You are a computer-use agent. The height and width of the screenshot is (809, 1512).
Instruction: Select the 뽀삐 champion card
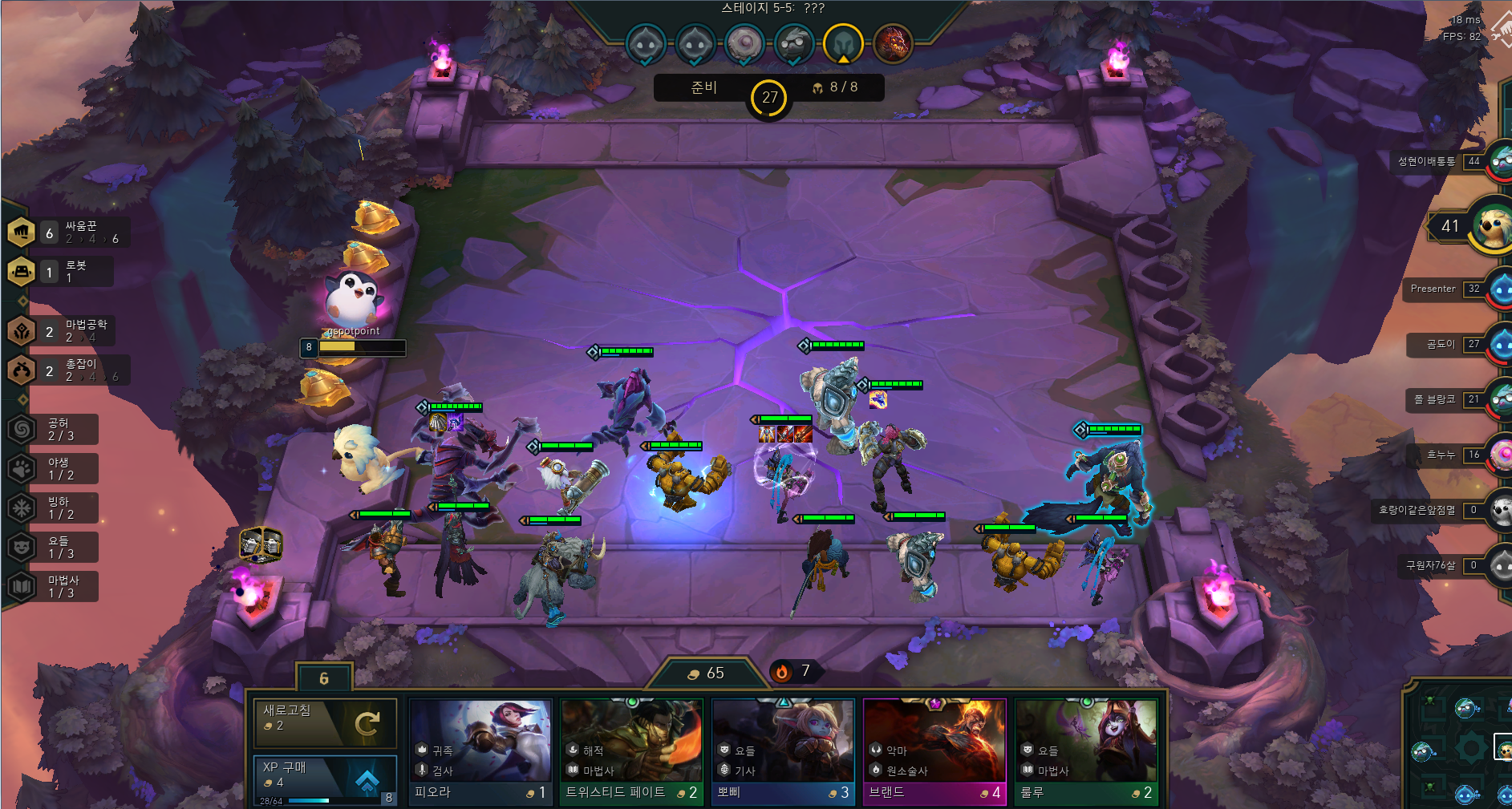click(x=783, y=751)
